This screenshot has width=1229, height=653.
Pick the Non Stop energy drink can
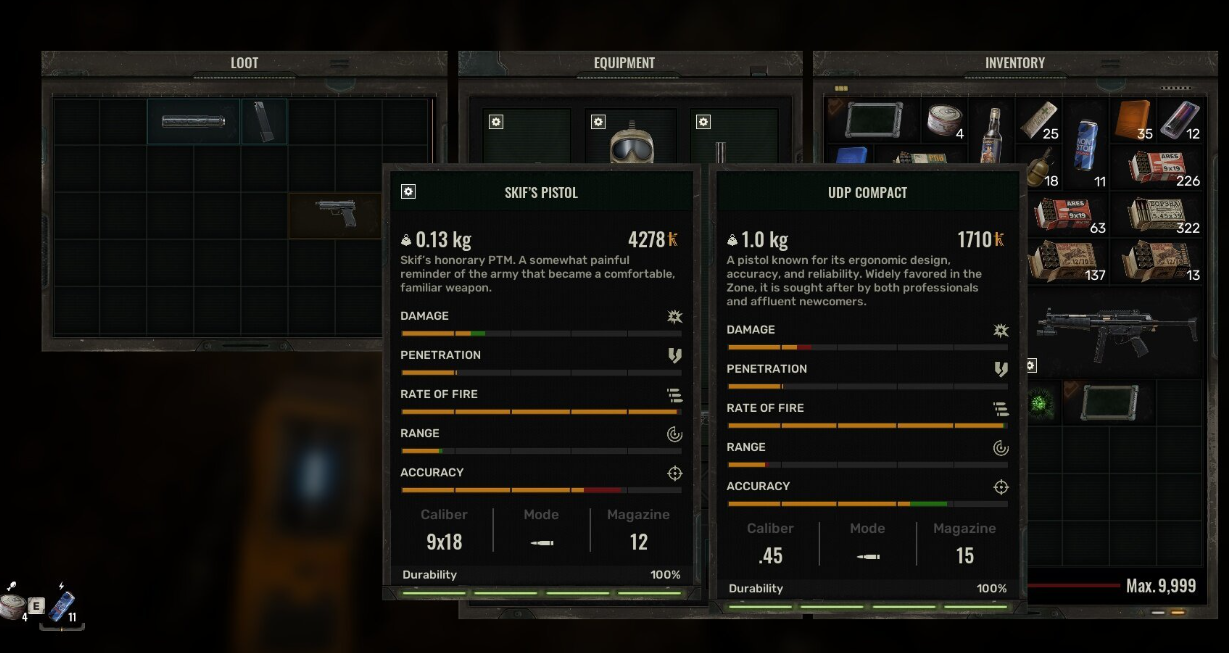(x=1085, y=144)
